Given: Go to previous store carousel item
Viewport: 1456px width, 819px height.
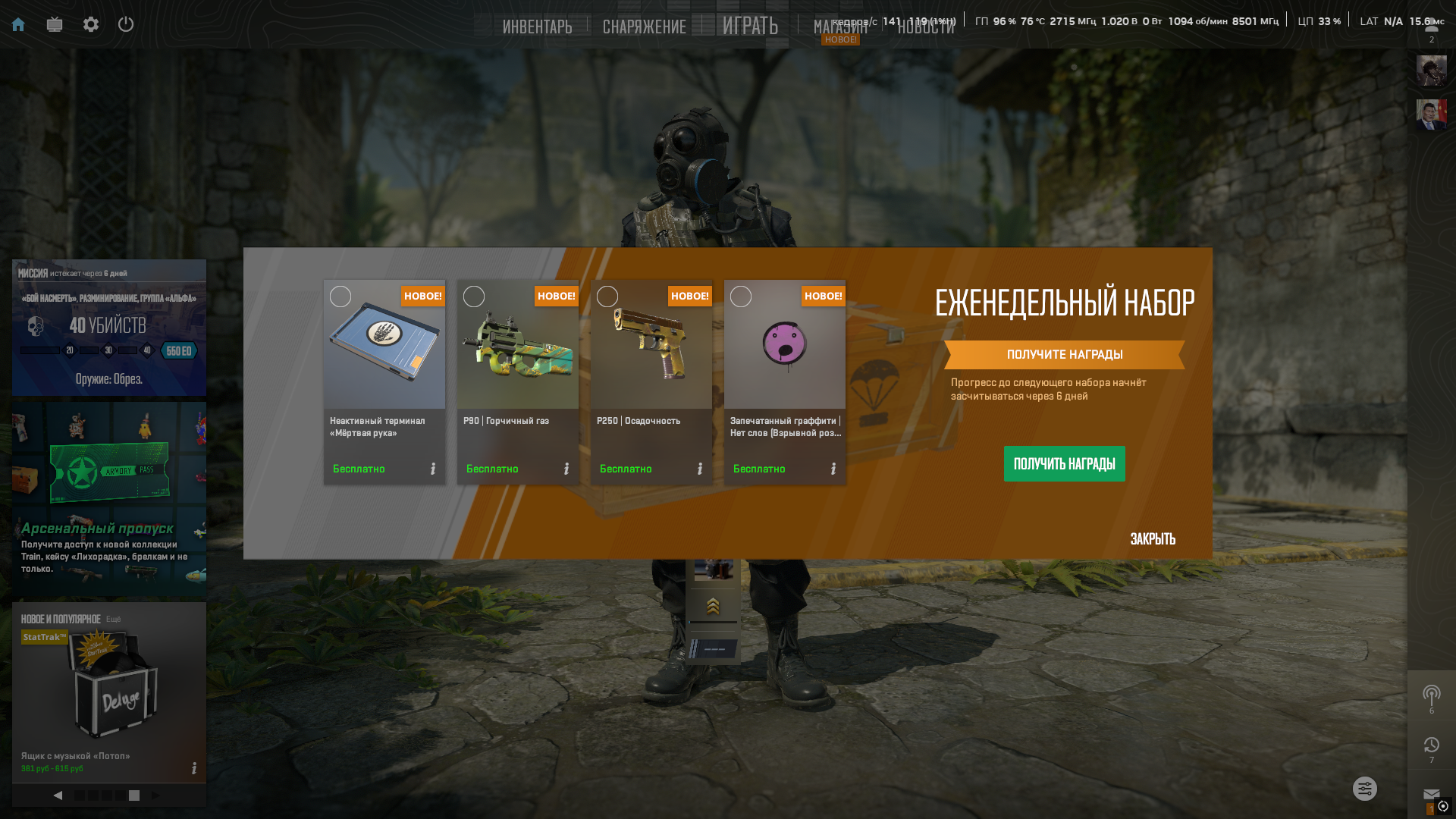Looking at the screenshot, I should (x=58, y=795).
